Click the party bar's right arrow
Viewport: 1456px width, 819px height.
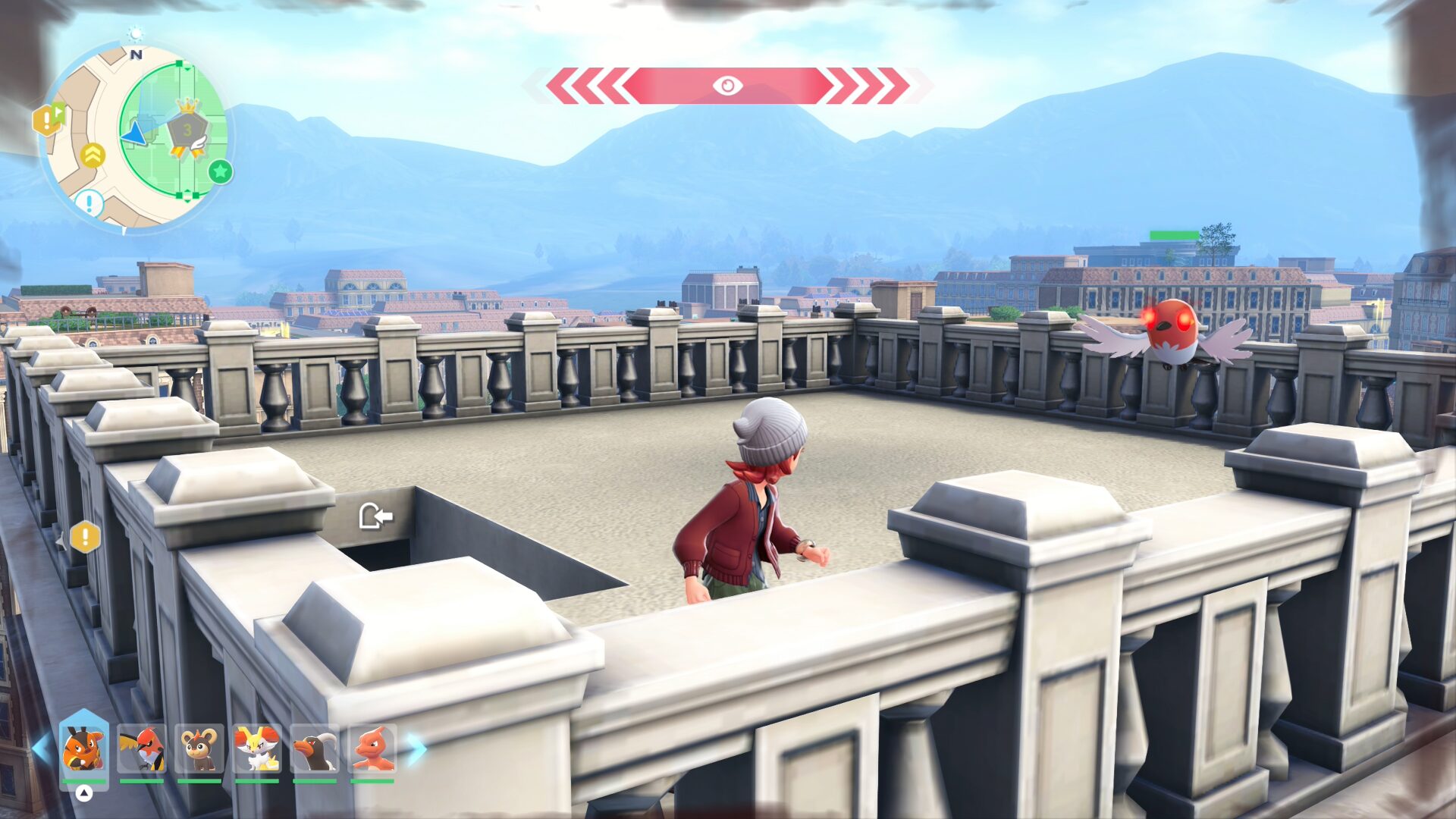click(416, 748)
